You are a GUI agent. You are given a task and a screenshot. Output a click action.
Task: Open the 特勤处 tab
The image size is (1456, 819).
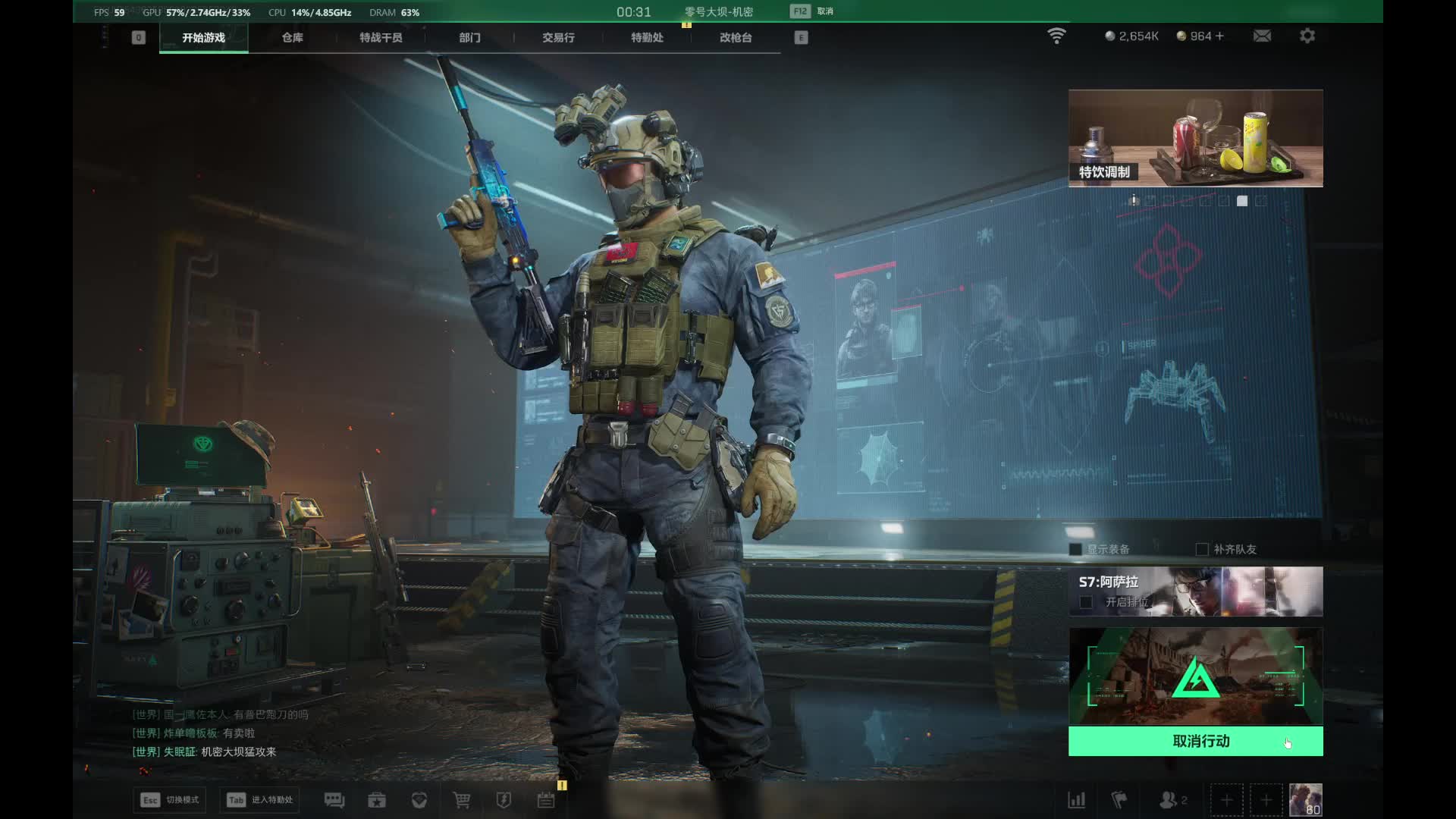point(647,37)
